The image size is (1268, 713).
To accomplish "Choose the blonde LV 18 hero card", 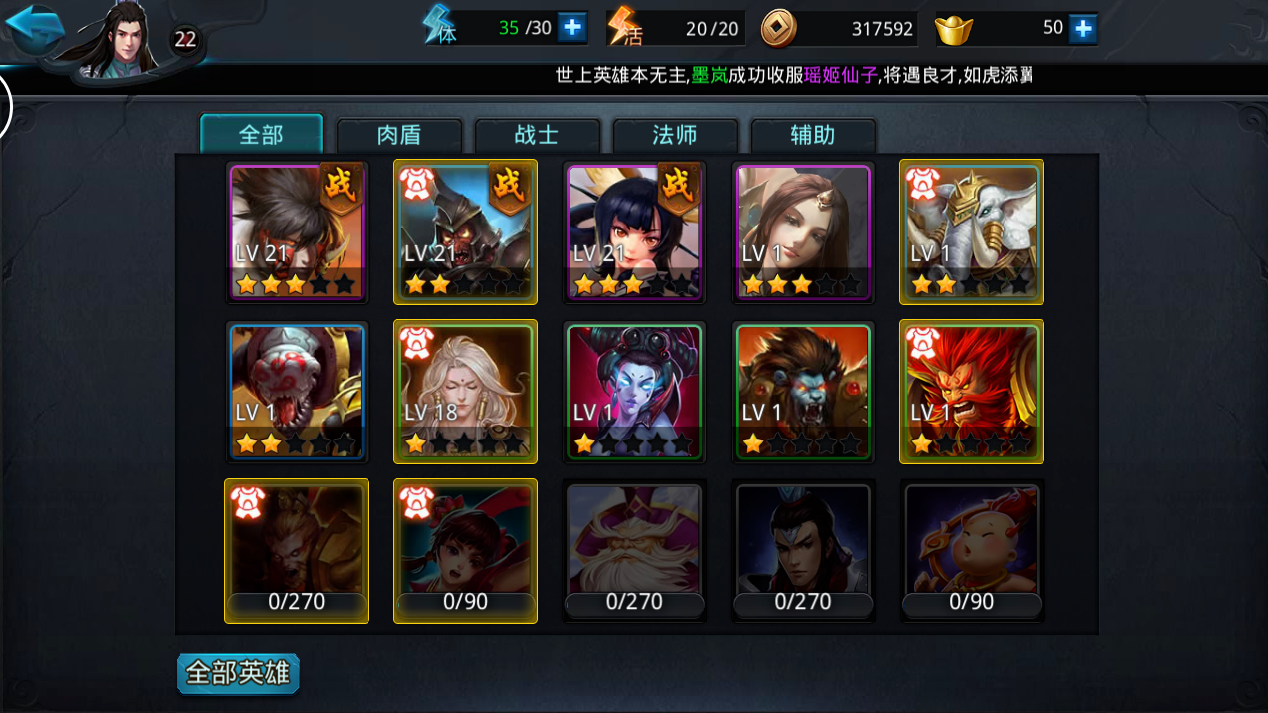I will coord(465,391).
